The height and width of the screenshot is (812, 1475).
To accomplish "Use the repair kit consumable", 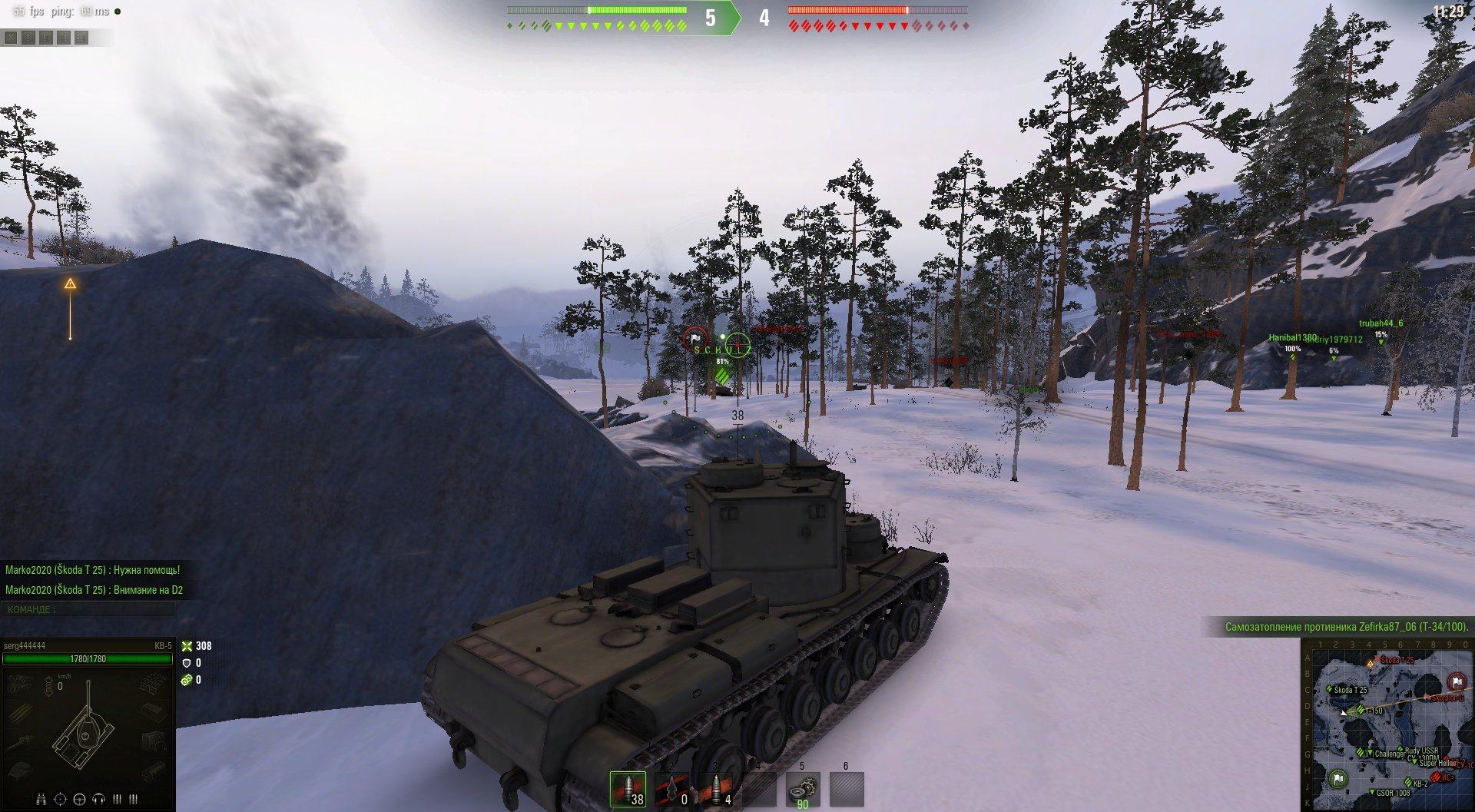I will [x=802, y=789].
